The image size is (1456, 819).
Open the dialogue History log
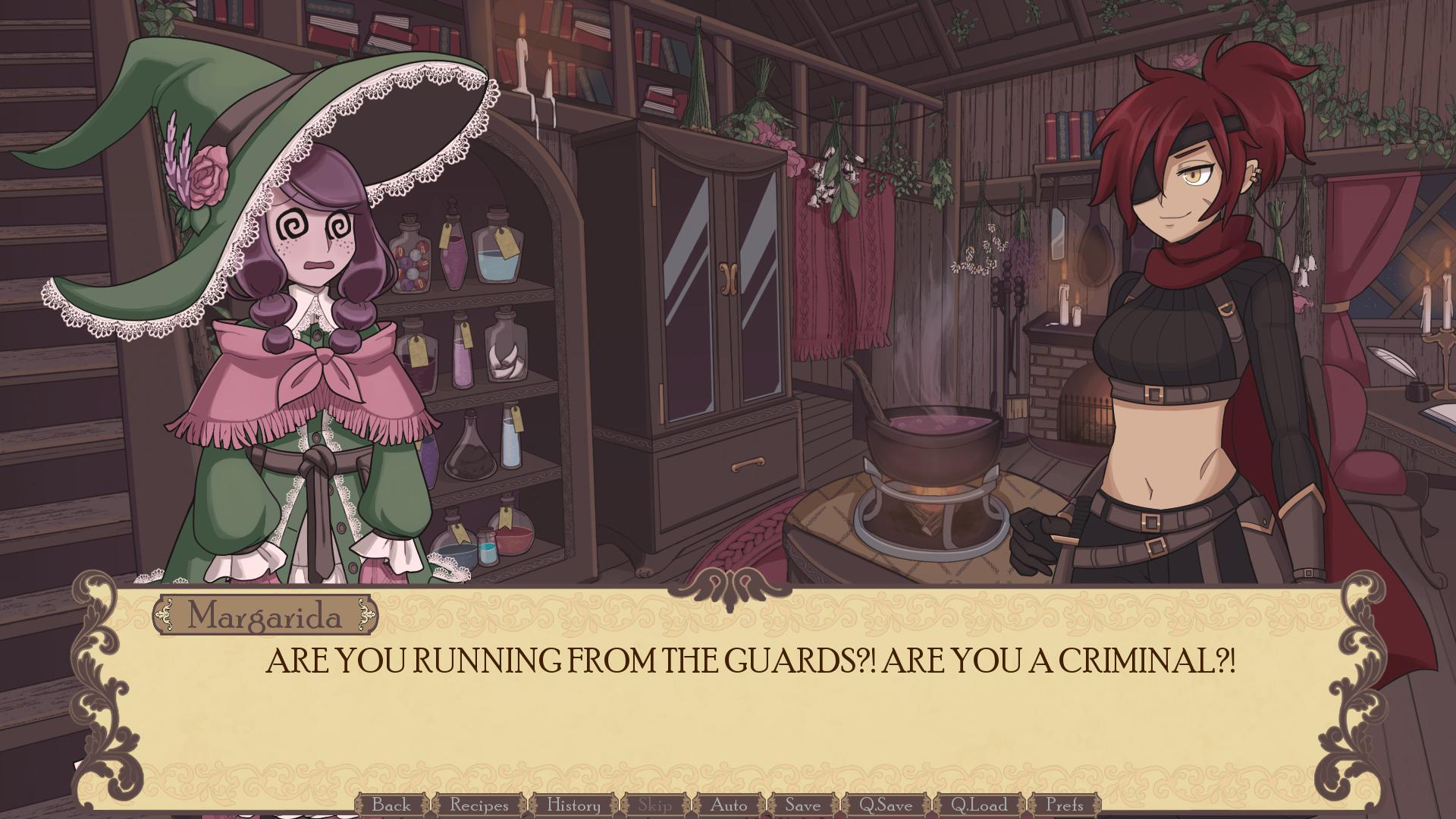click(573, 806)
